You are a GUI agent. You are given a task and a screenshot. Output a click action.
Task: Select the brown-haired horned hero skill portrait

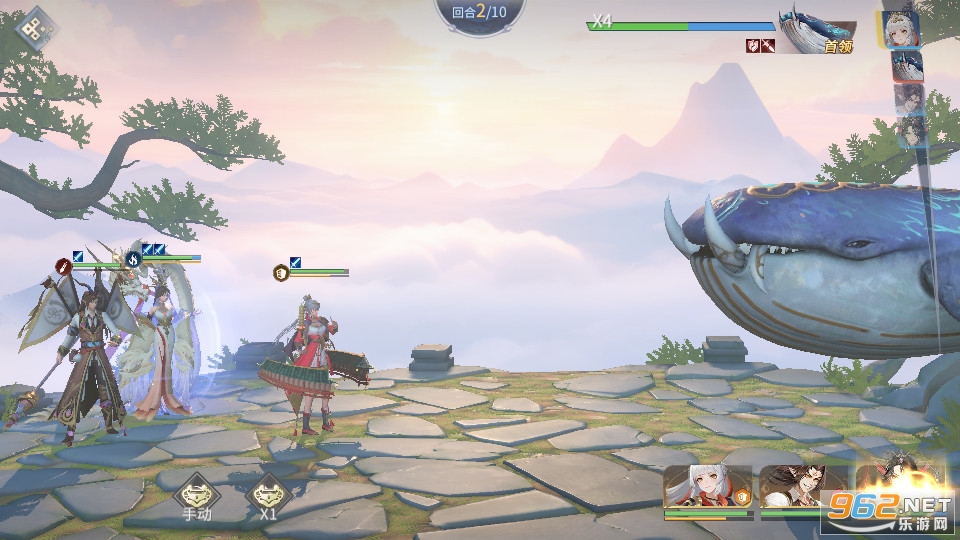(x=801, y=489)
